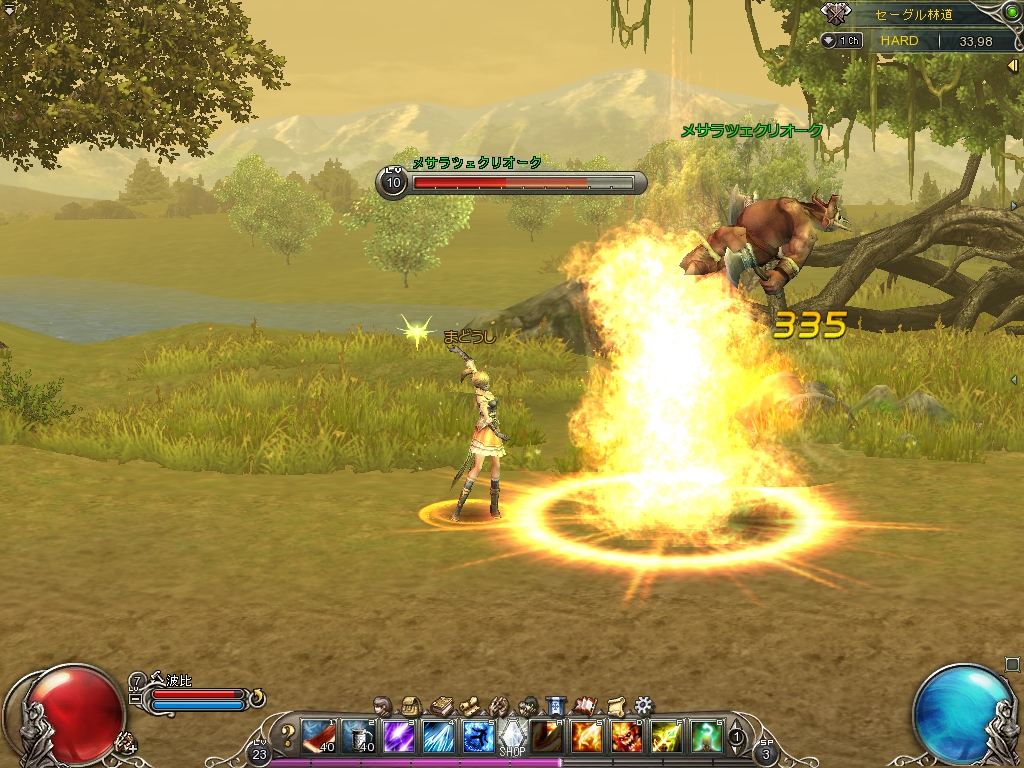Collapse the pet status panel with minus button

click(x=135, y=699)
